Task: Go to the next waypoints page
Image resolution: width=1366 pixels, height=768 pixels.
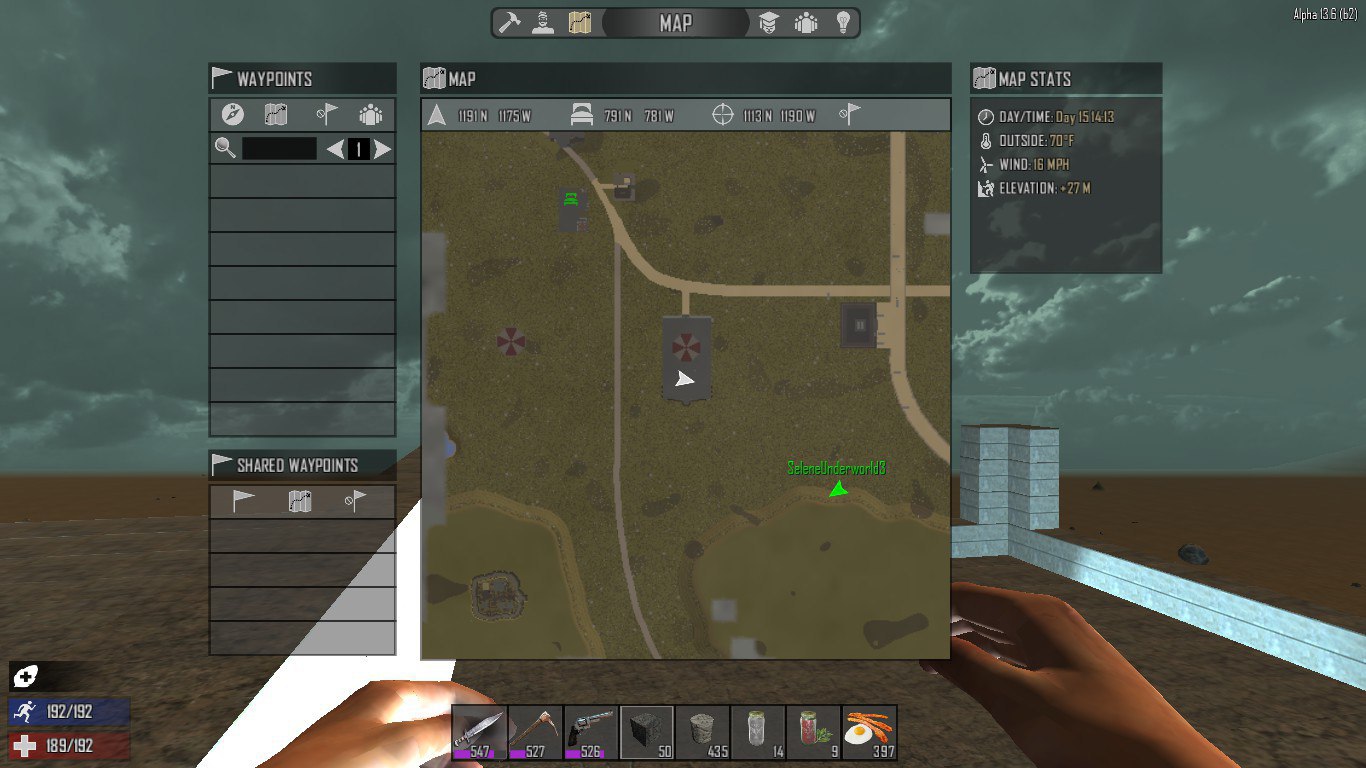Action: pos(382,150)
